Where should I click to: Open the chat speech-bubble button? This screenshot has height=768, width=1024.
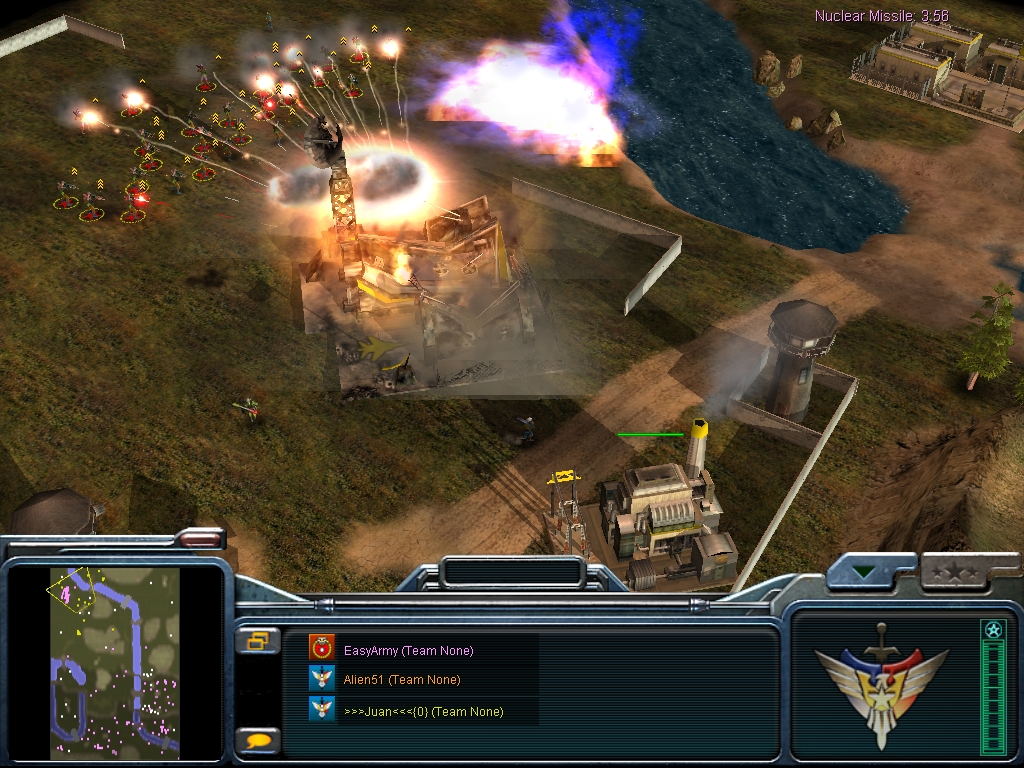[257, 741]
